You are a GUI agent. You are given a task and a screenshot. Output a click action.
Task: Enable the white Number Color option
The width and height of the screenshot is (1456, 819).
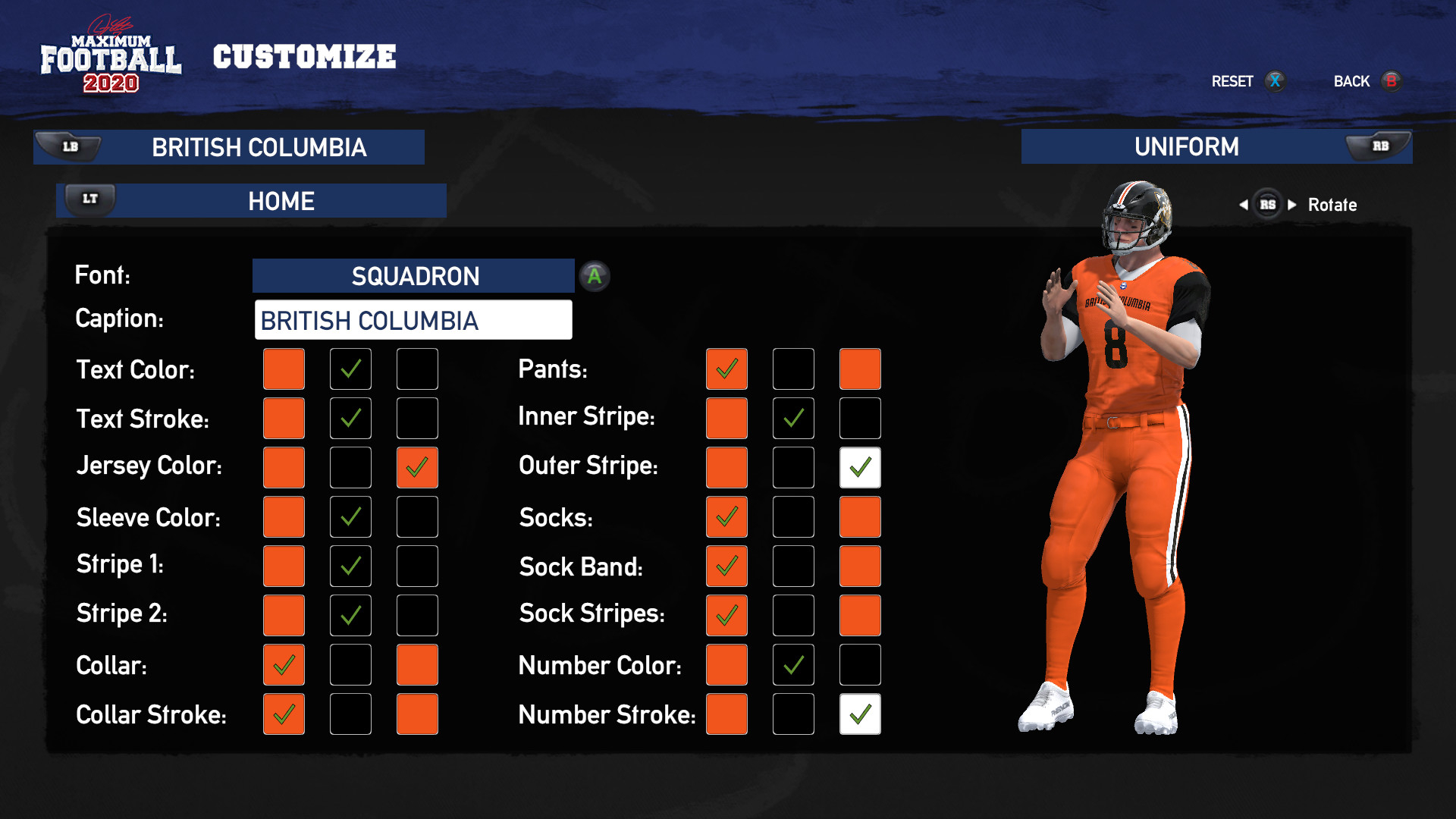click(x=859, y=664)
